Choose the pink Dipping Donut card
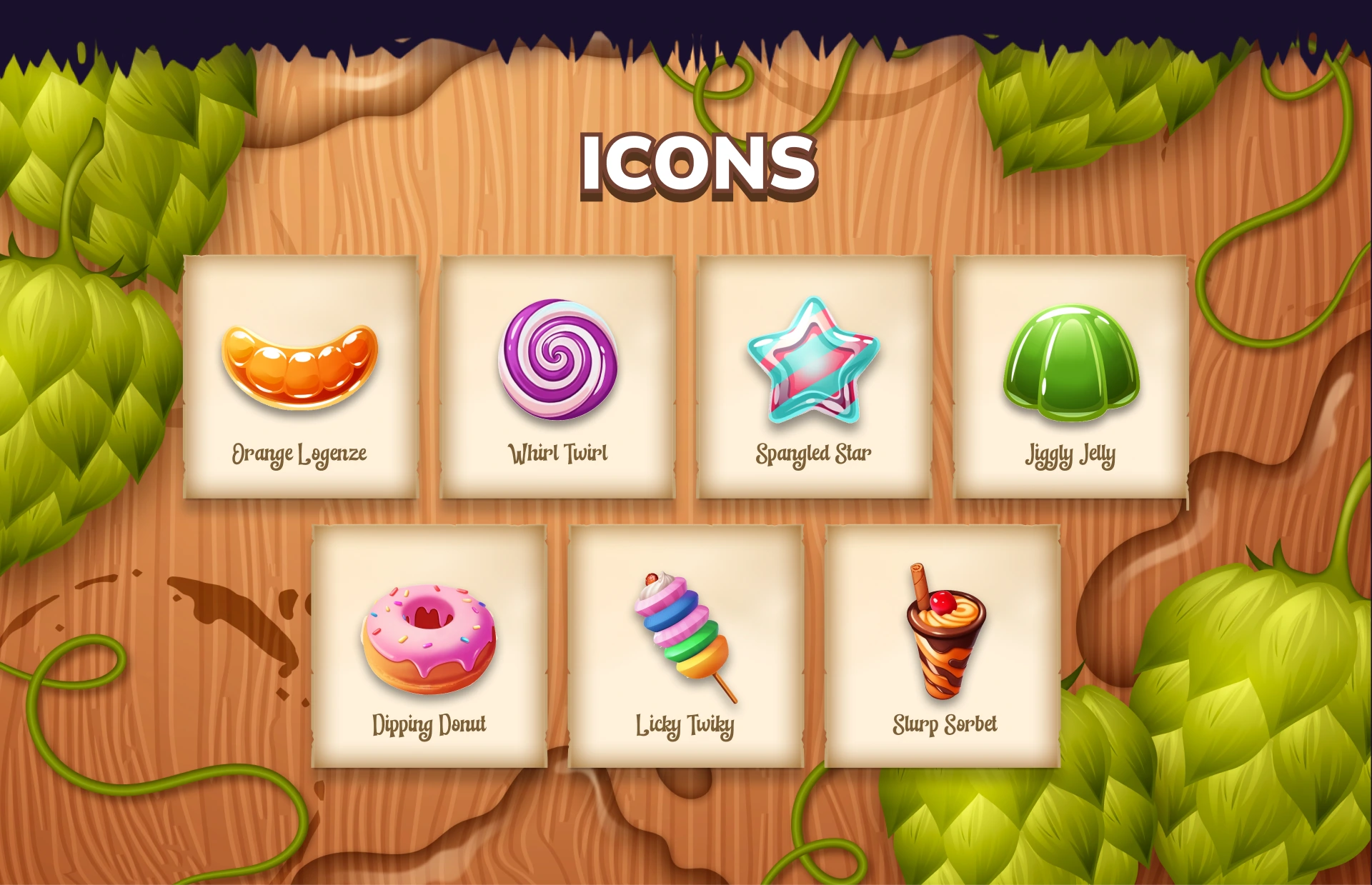Image resolution: width=1372 pixels, height=885 pixels. click(x=429, y=646)
